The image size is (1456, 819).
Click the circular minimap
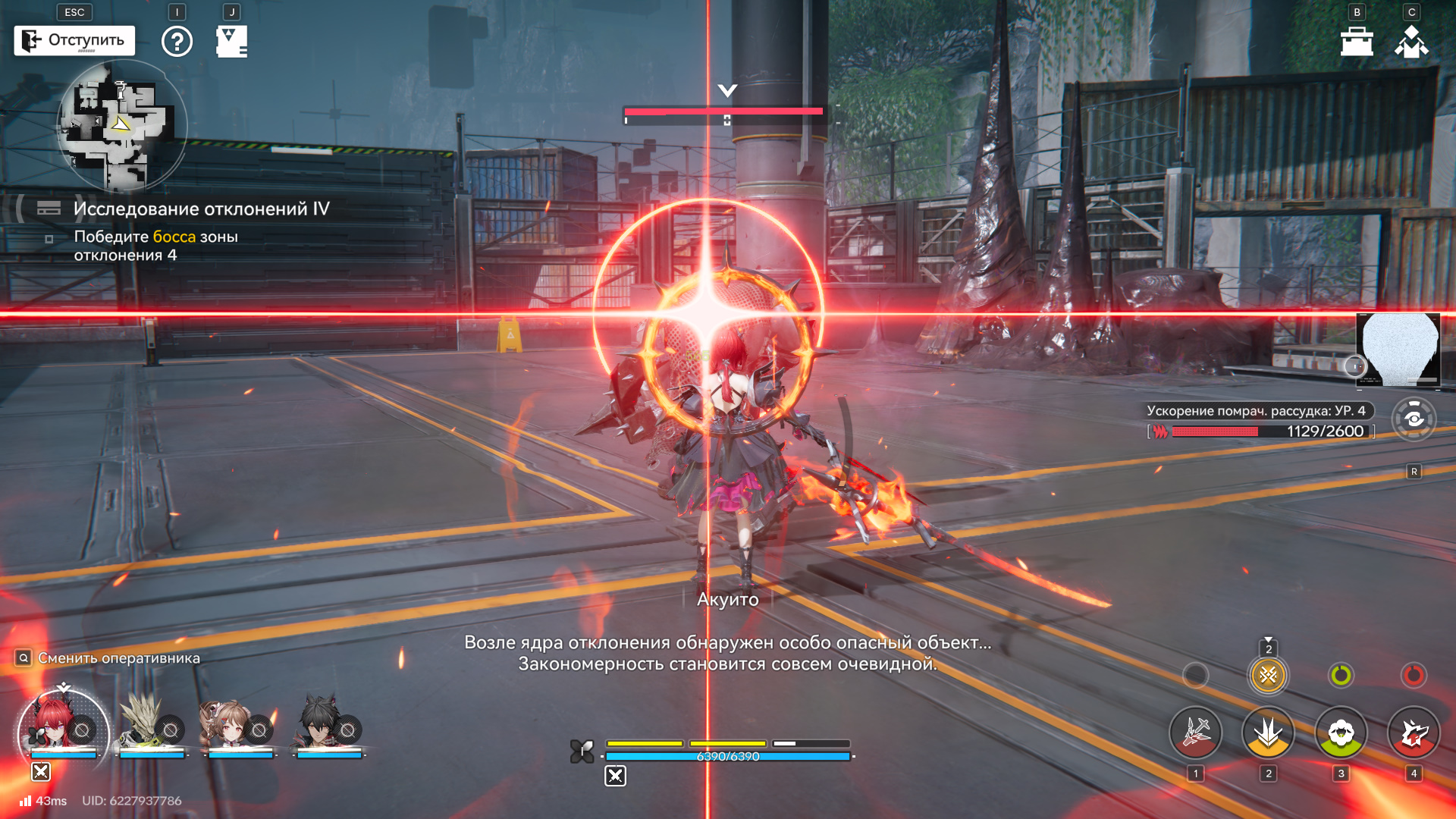(121, 125)
